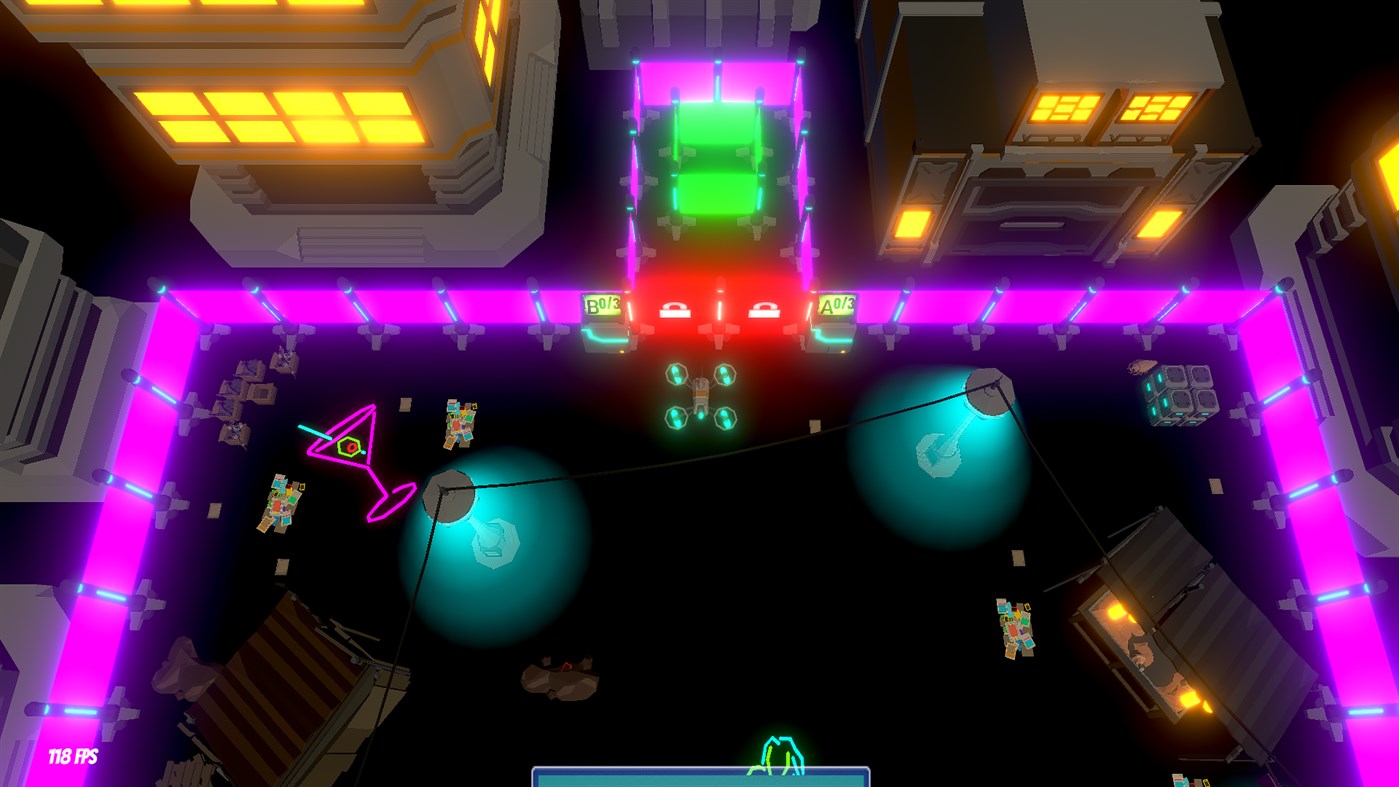This screenshot has width=1399, height=787.
Task: Click the right white padlock icon
Action: click(x=765, y=308)
